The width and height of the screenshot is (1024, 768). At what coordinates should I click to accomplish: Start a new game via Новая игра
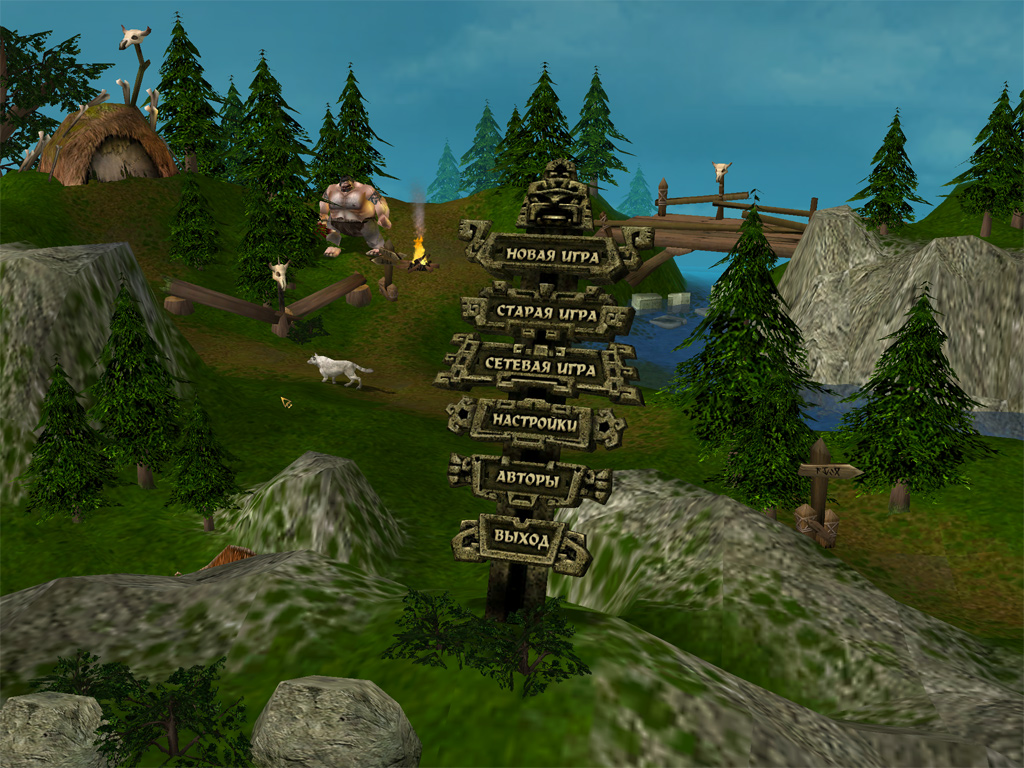[x=552, y=255]
